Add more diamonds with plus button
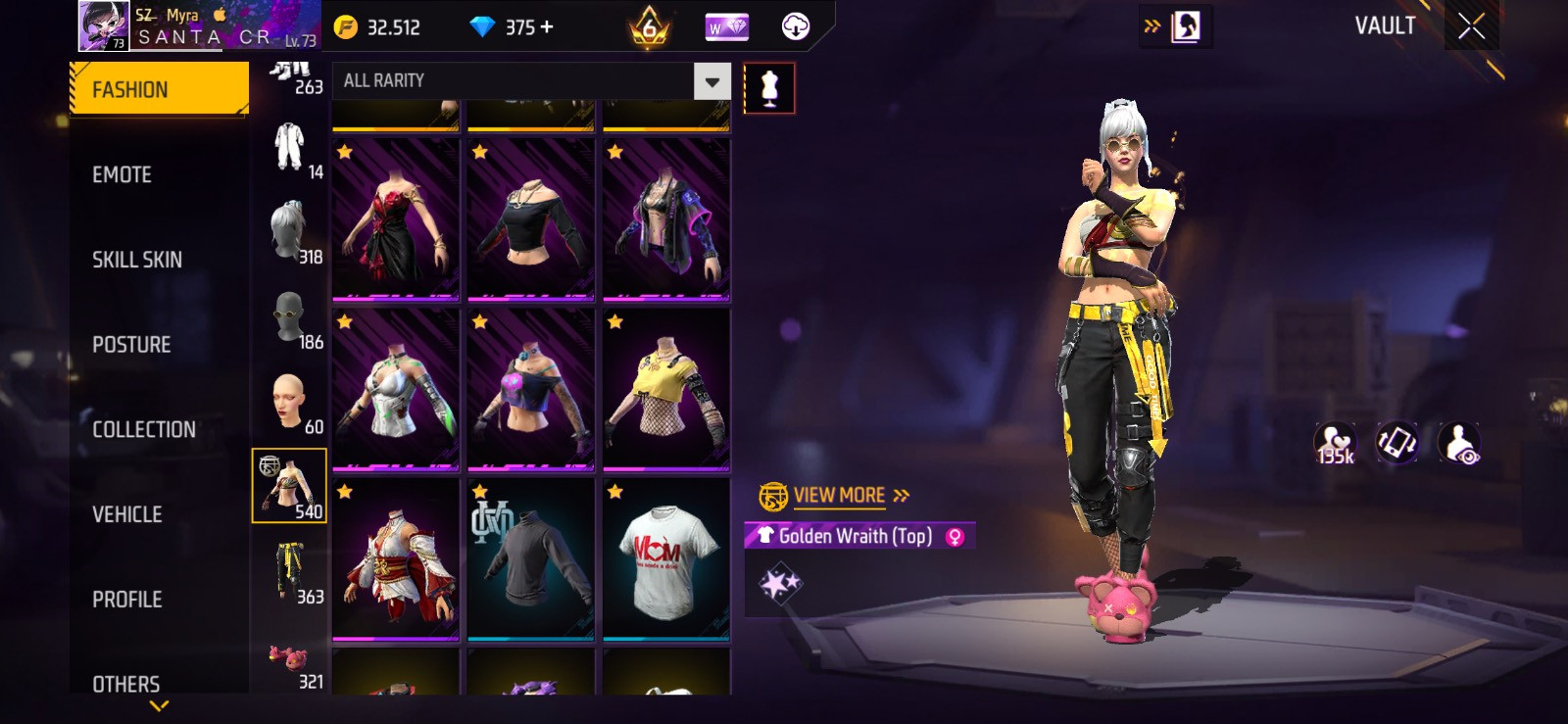The width and height of the screenshot is (1568, 724). [x=547, y=26]
